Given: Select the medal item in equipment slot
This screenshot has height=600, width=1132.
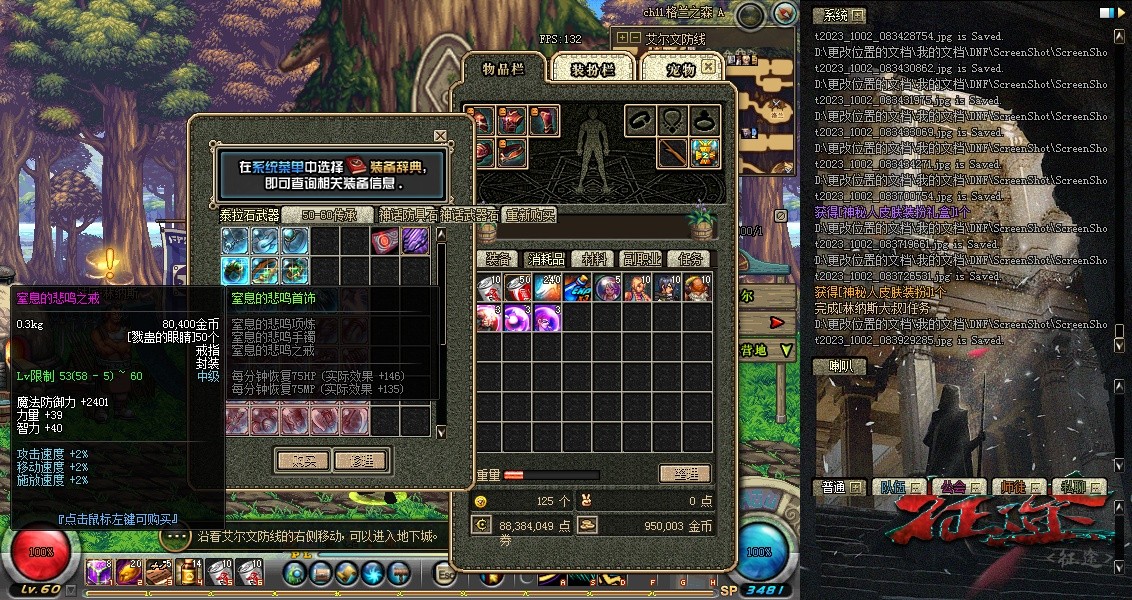Looking at the screenshot, I should [x=705, y=153].
